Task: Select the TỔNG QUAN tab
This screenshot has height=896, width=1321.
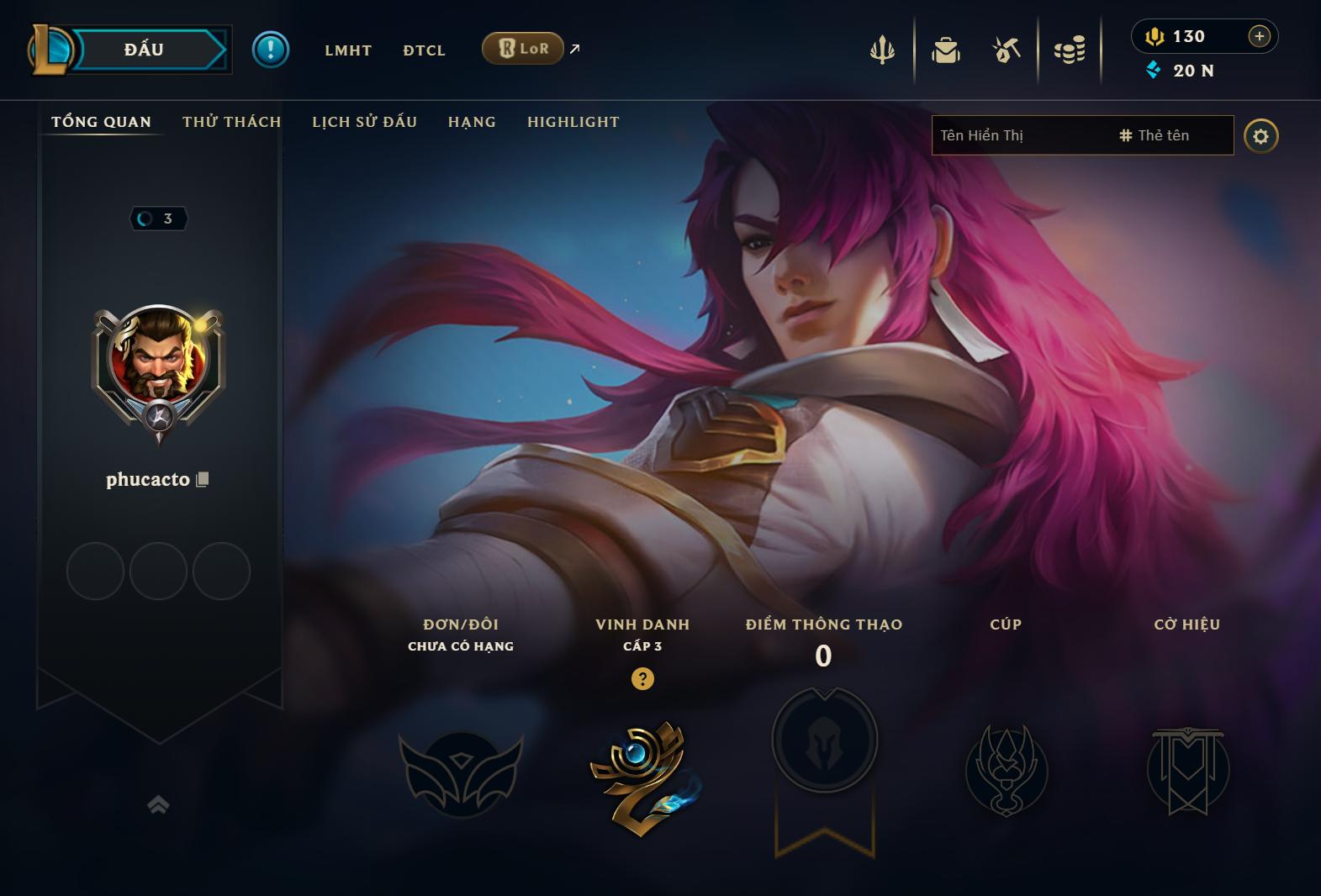Action: click(x=102, y=122)
